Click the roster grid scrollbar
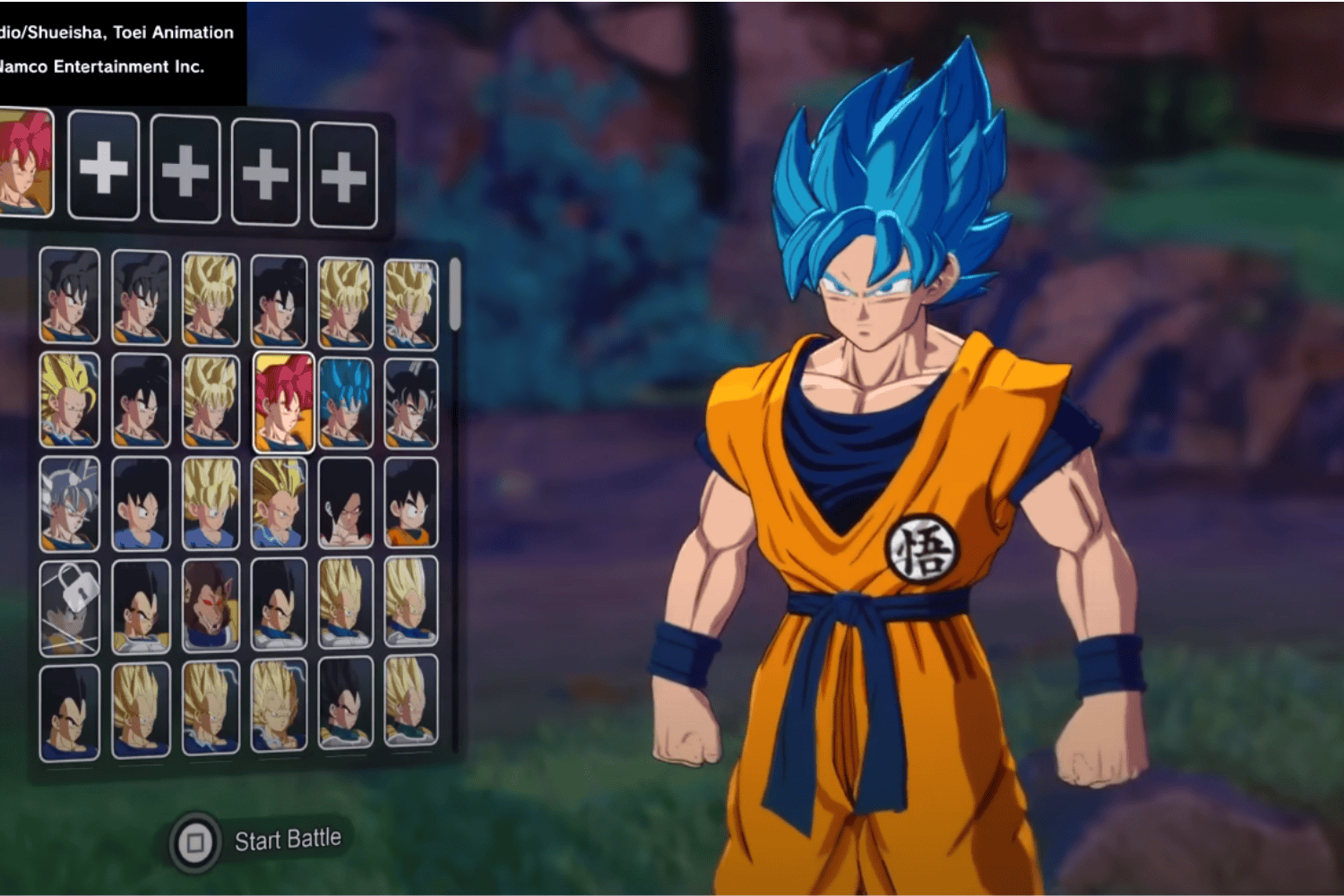Screen dimensions: 1344x896 tap(454, 296)
